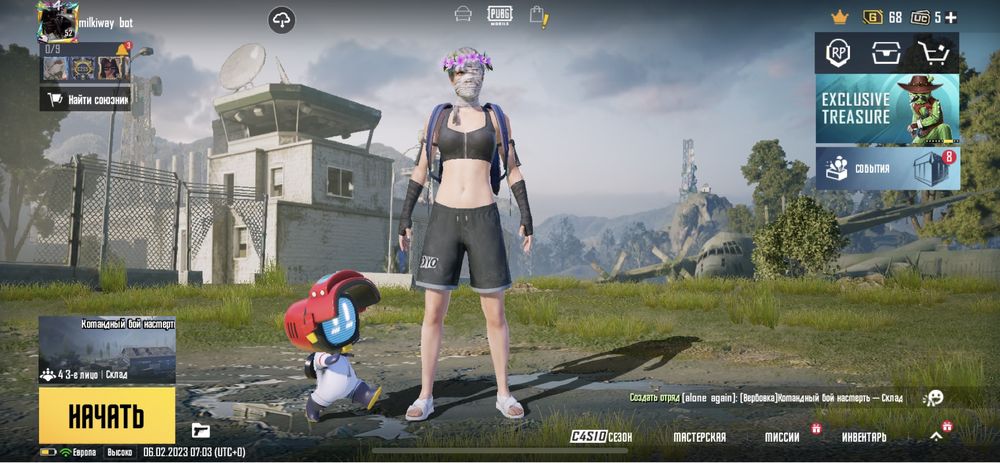
Task: Open the recruitment chat message line
Action: tap(766, 398)
